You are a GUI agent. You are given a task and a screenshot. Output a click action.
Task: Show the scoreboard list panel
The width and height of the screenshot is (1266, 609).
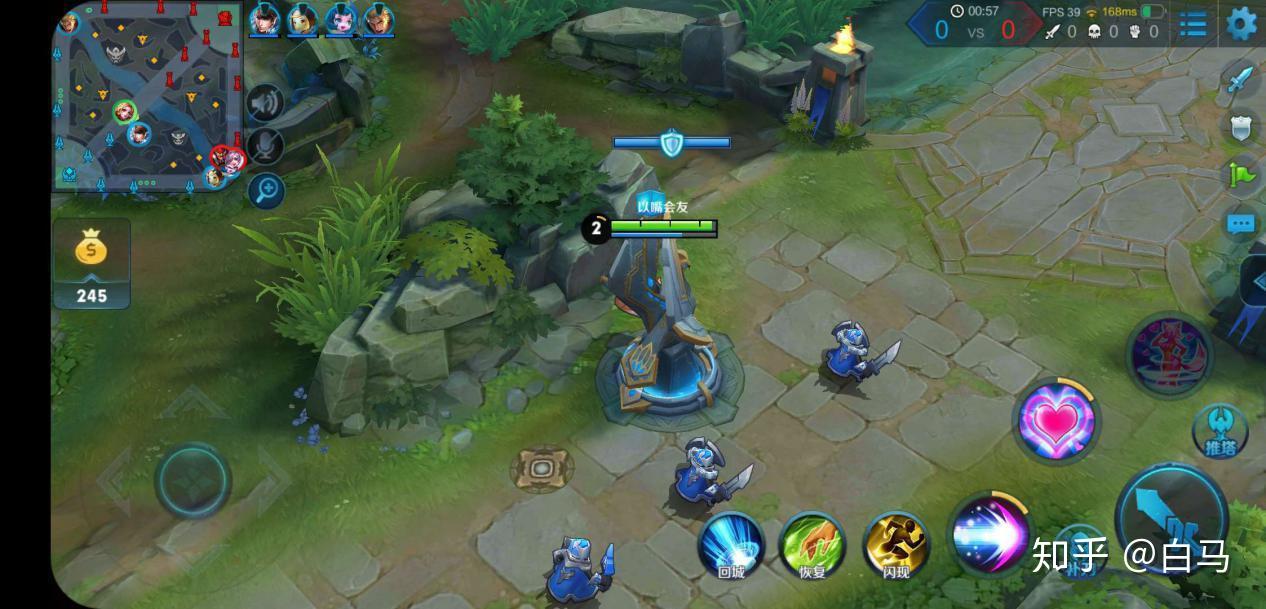coord(1193,24)
